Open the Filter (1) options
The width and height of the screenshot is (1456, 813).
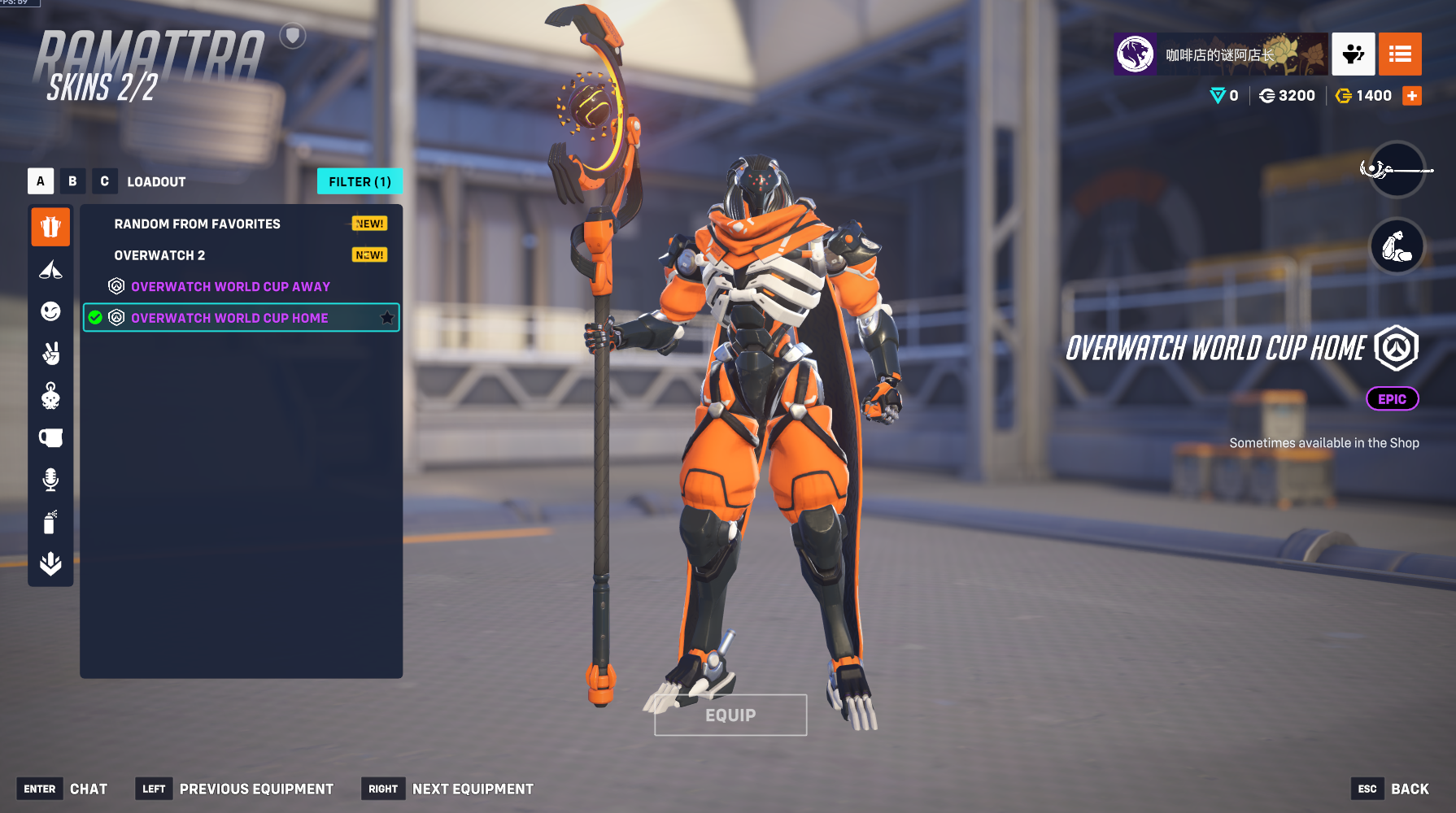[360, 181]
